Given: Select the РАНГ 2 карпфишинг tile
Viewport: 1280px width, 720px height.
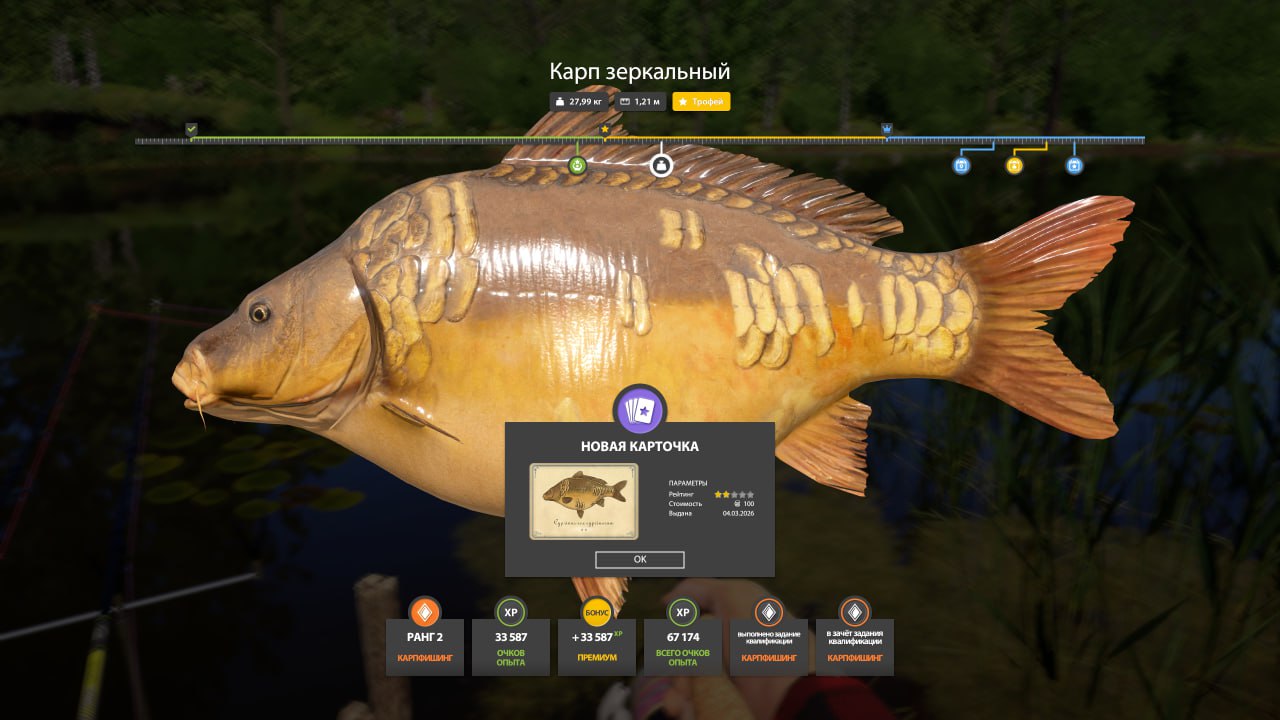Looking at the screenshot, I should (425, 645).
